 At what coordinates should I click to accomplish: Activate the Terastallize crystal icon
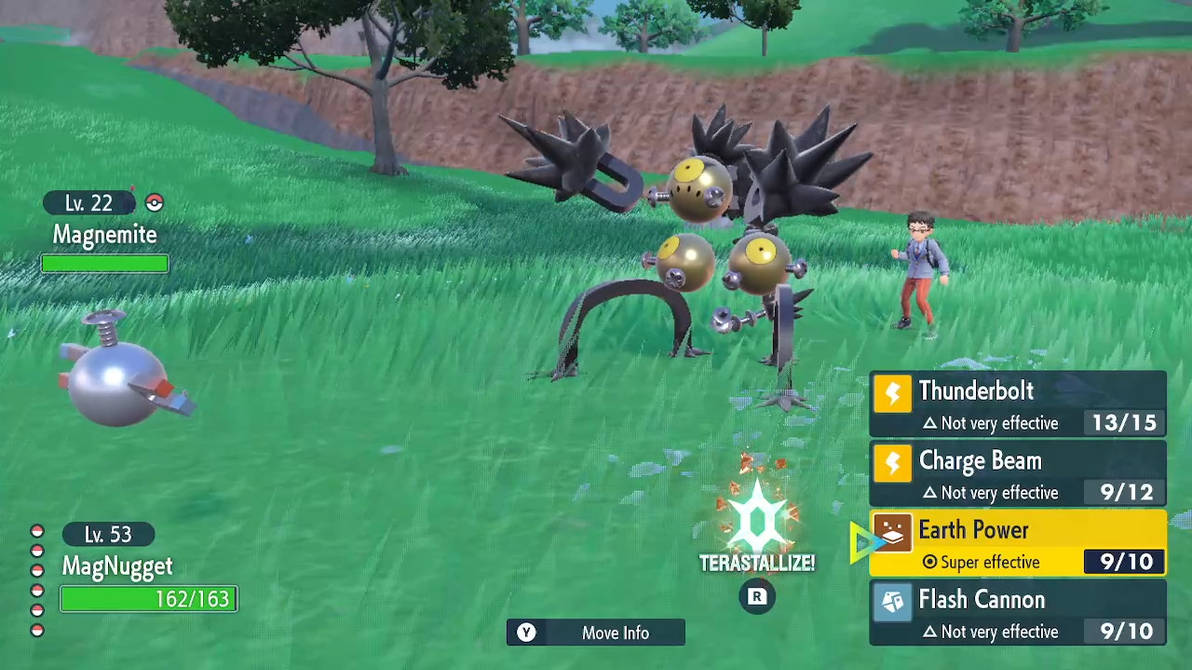[757, 521]
